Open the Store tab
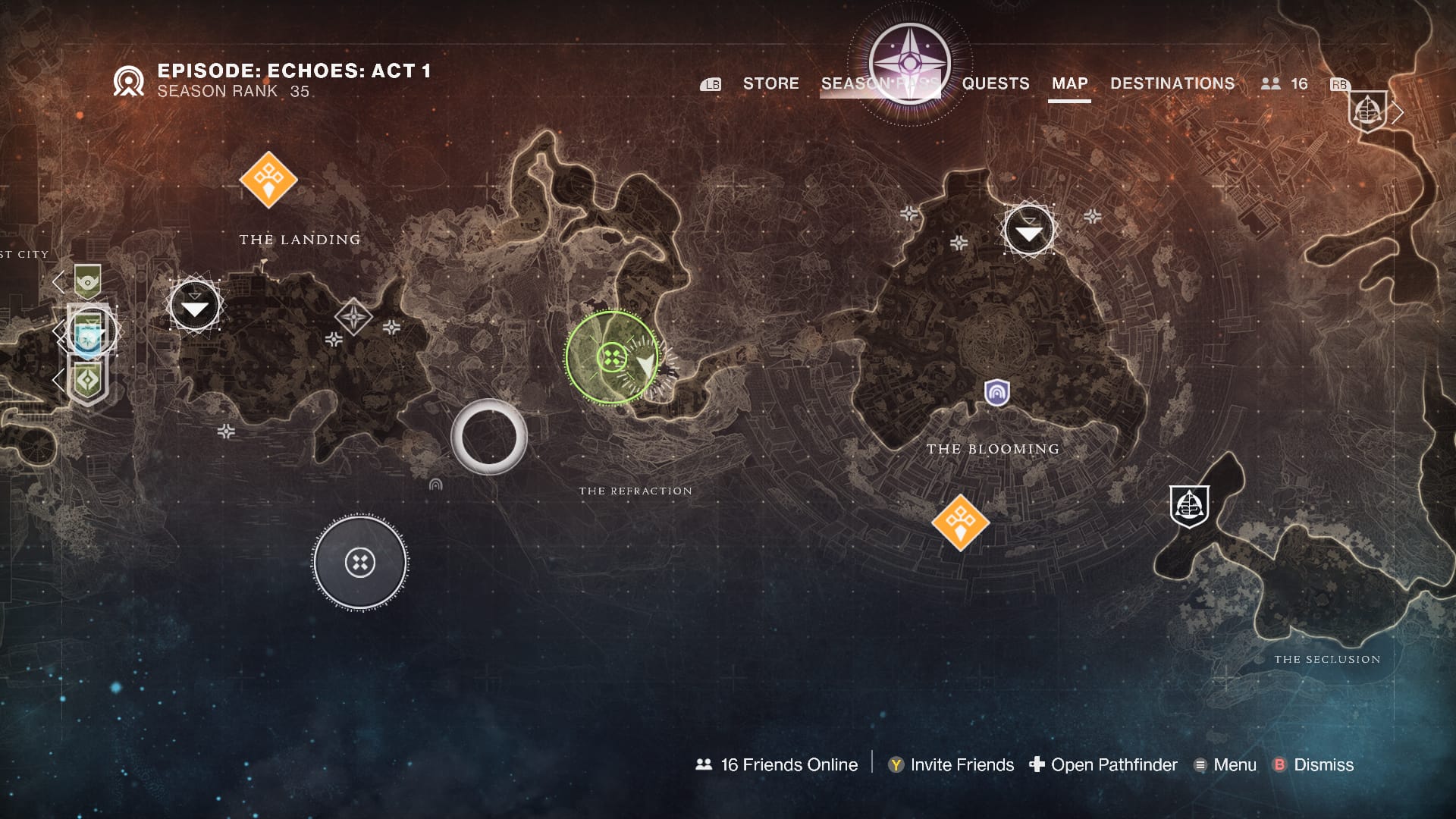 coord(770,83)
